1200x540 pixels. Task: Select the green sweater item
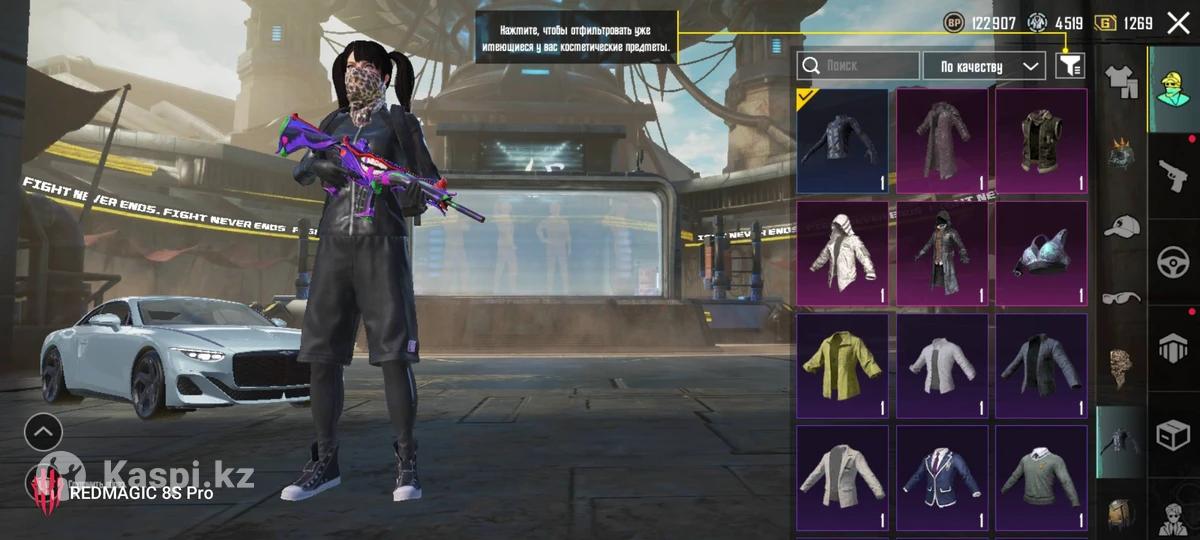point(1040,477)
